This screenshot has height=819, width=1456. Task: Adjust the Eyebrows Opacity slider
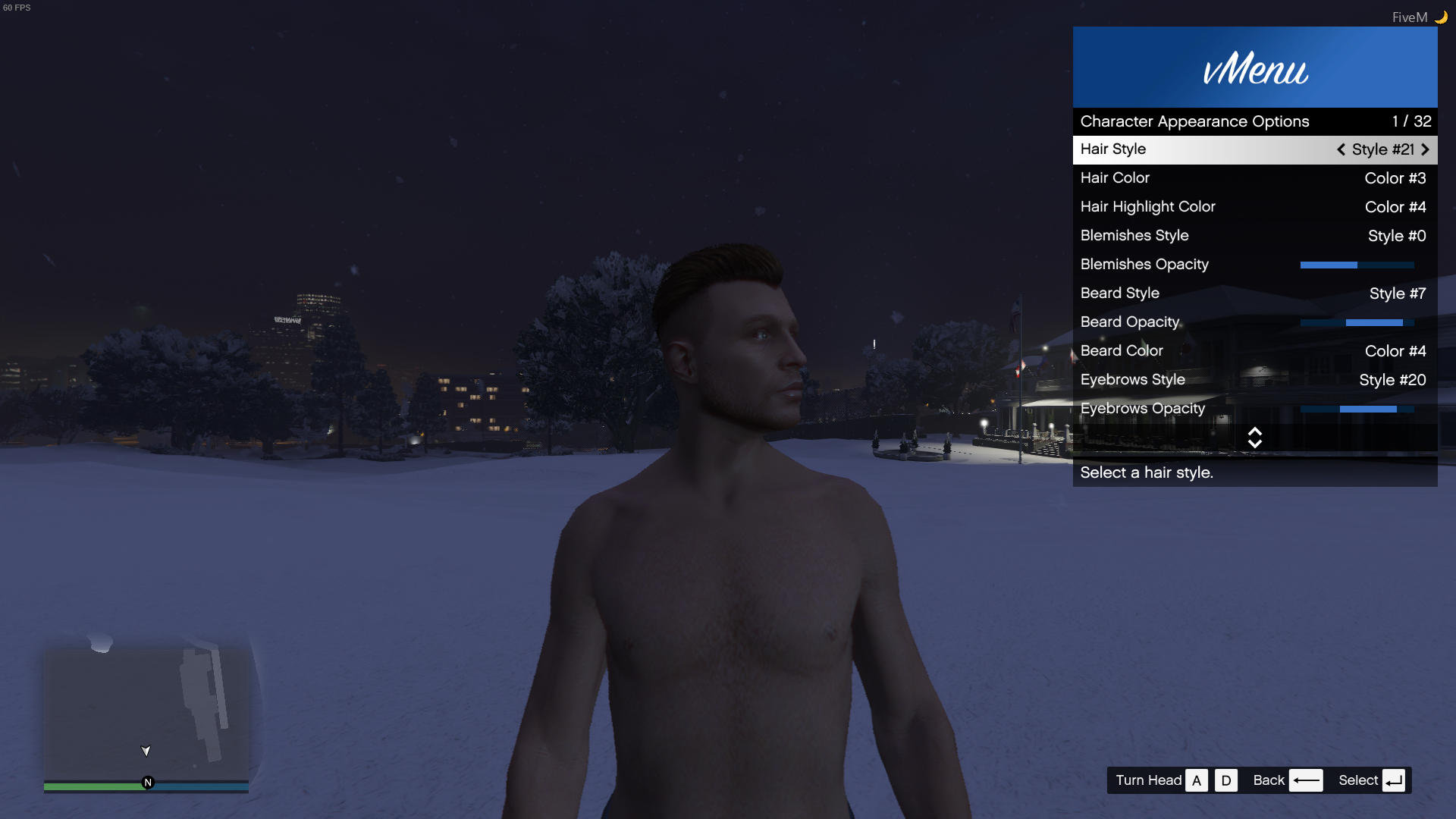1357,409
